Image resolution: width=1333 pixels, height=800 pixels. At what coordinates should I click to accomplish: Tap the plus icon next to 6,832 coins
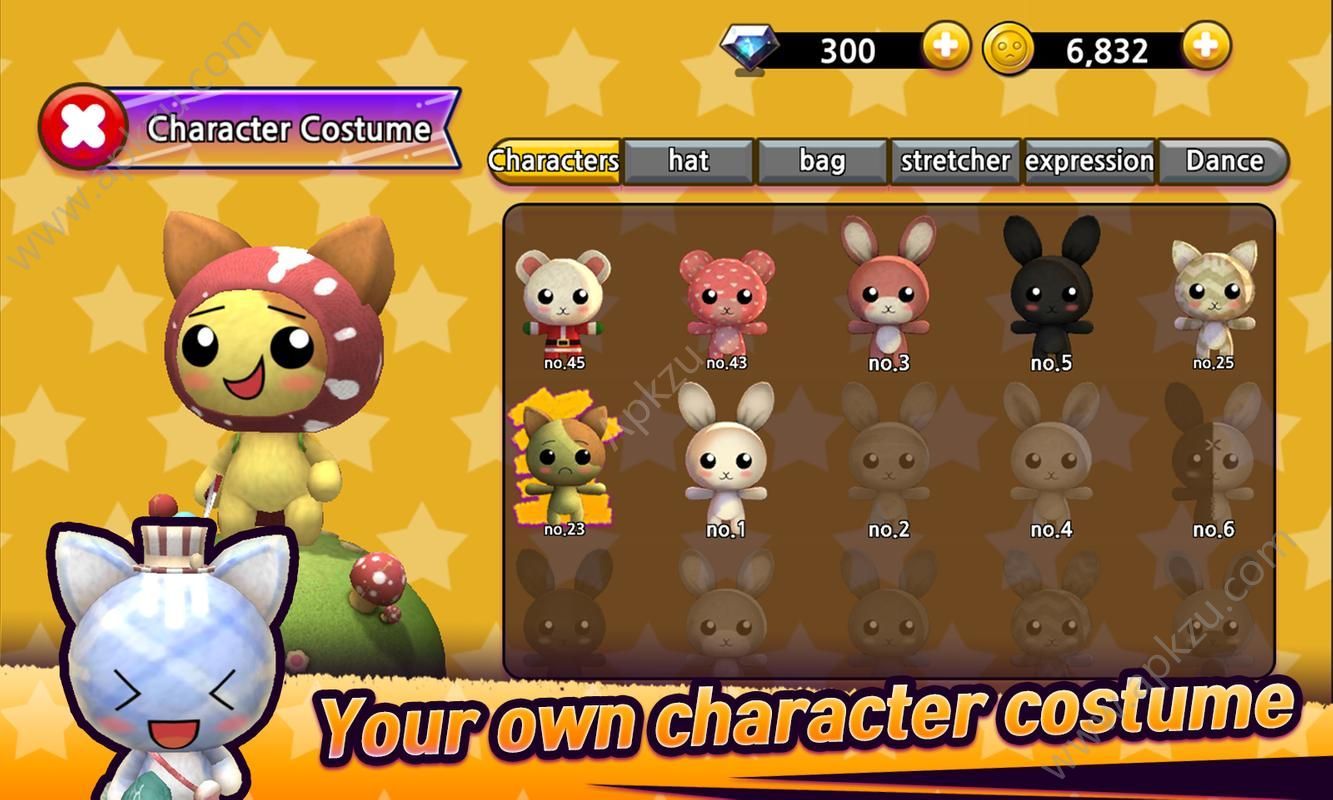pos(1207,44)
